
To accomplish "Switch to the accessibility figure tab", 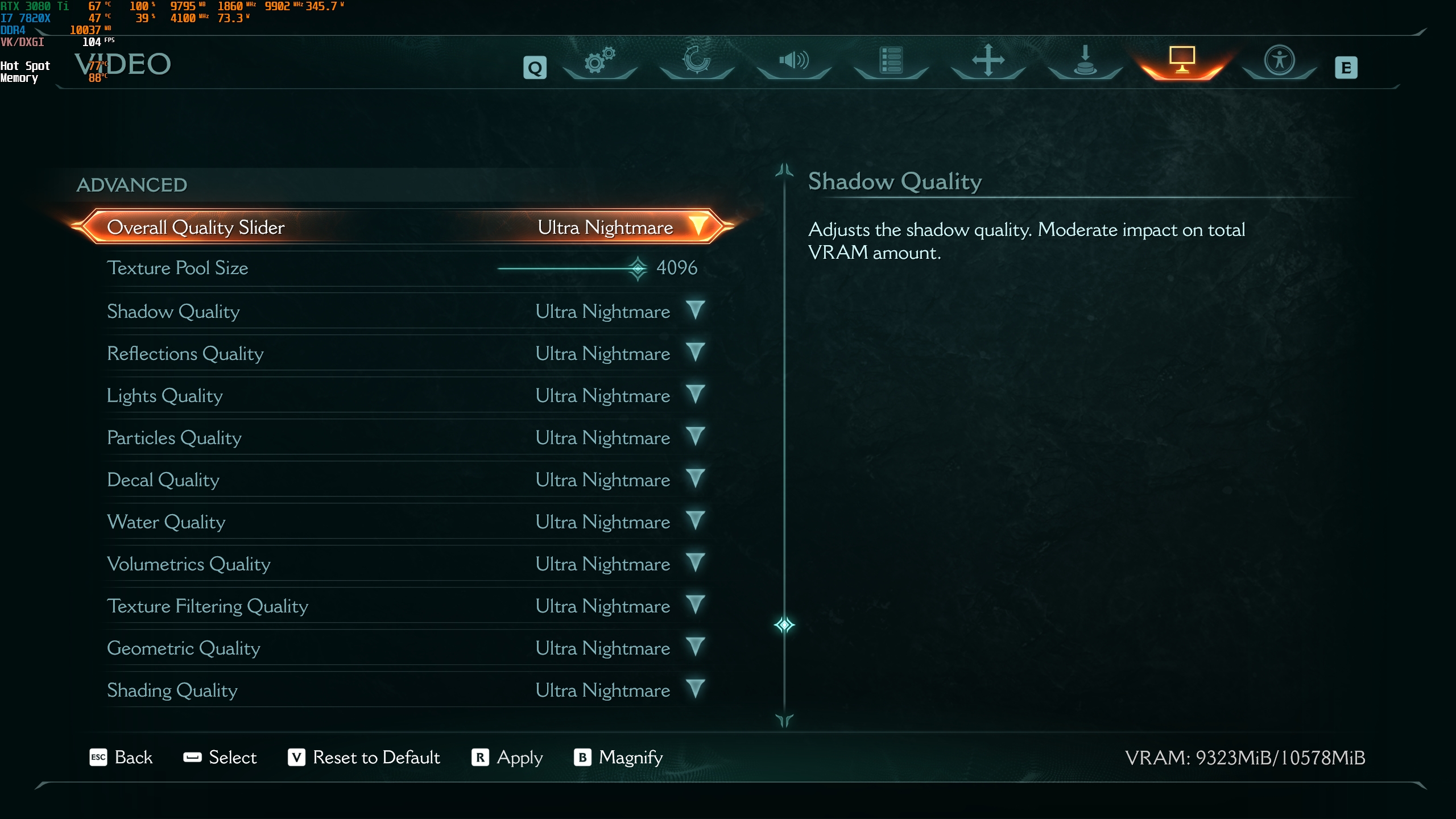I will click(x=1279, y=60).
